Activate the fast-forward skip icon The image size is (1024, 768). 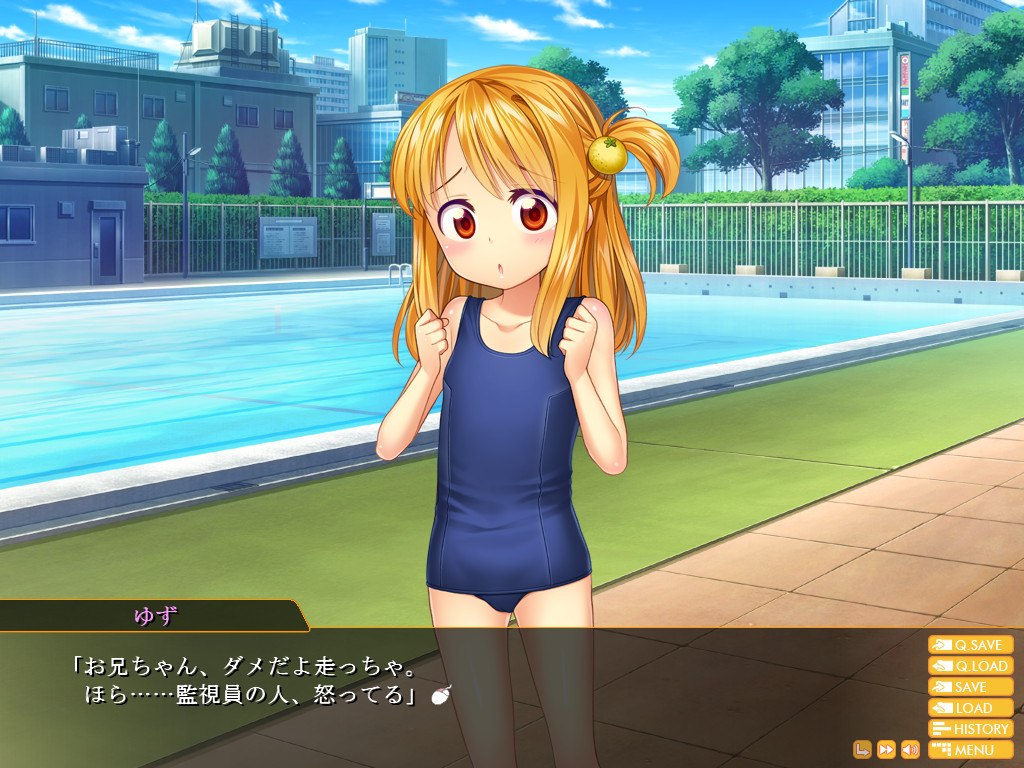[886, 749]
